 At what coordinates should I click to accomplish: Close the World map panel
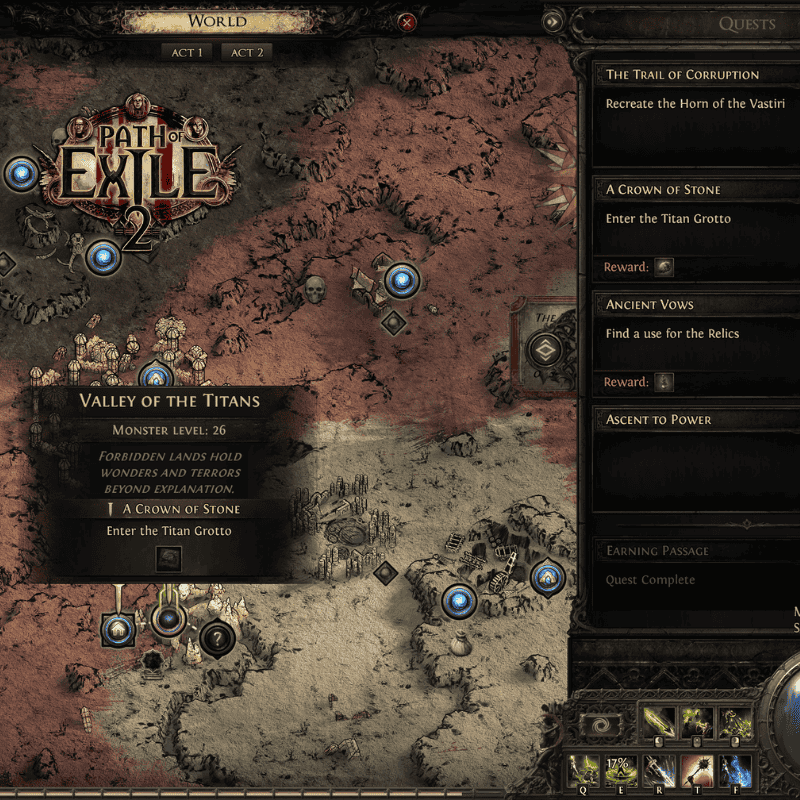407,22
